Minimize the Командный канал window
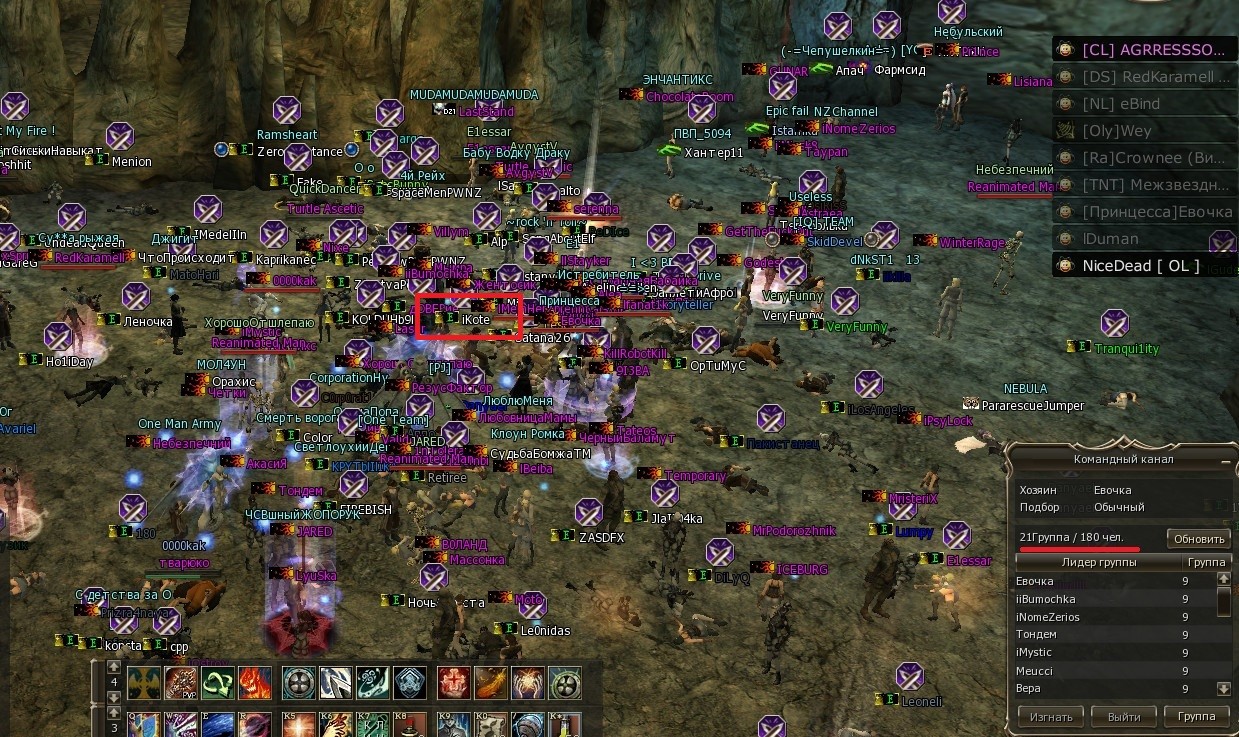 1225,460
